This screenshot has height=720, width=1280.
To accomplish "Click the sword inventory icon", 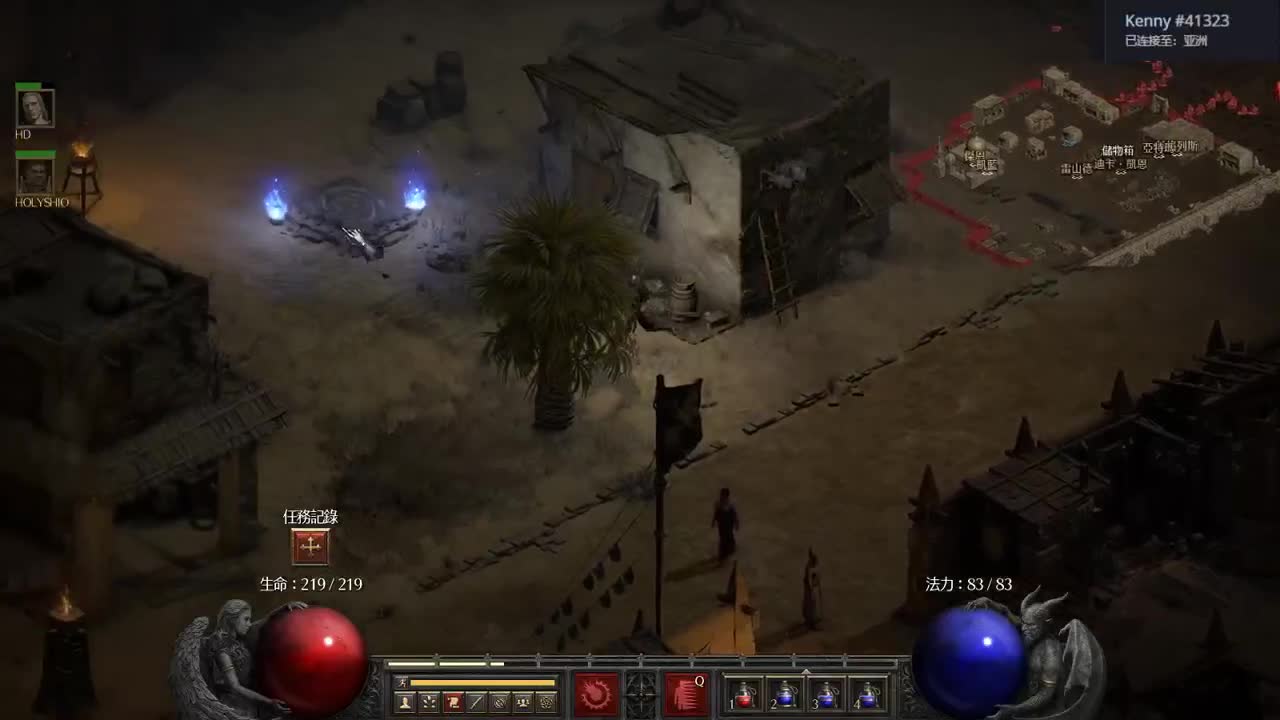I will [x=477, y=700].
